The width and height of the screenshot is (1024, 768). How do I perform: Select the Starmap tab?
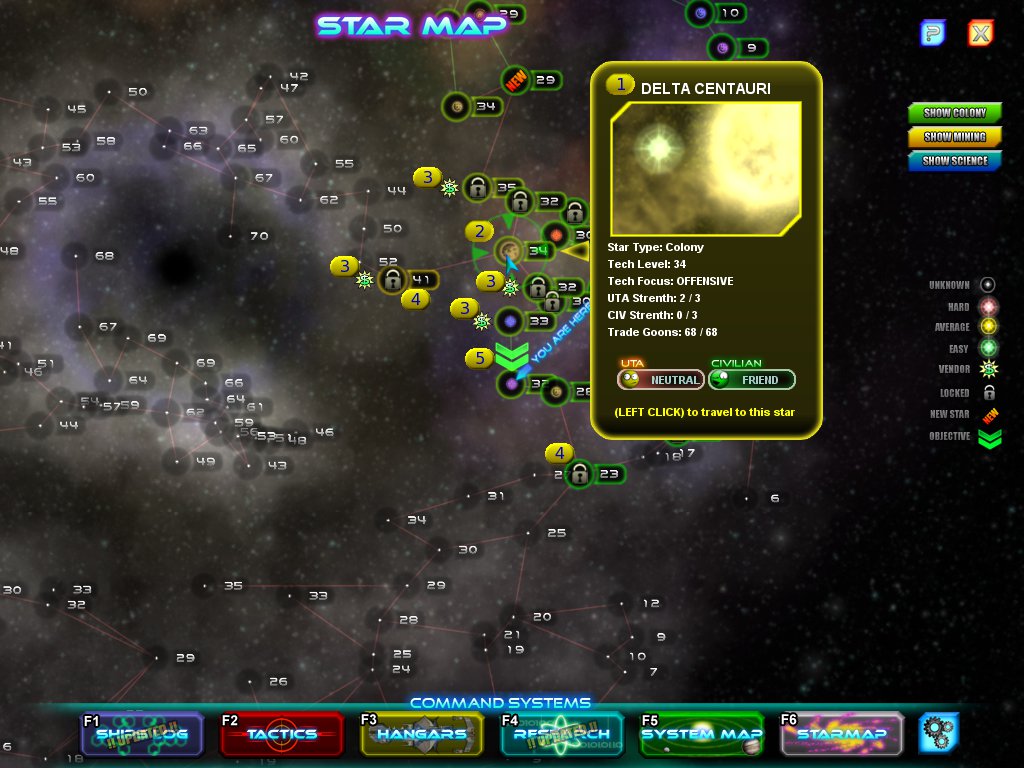tap(841, 734)
